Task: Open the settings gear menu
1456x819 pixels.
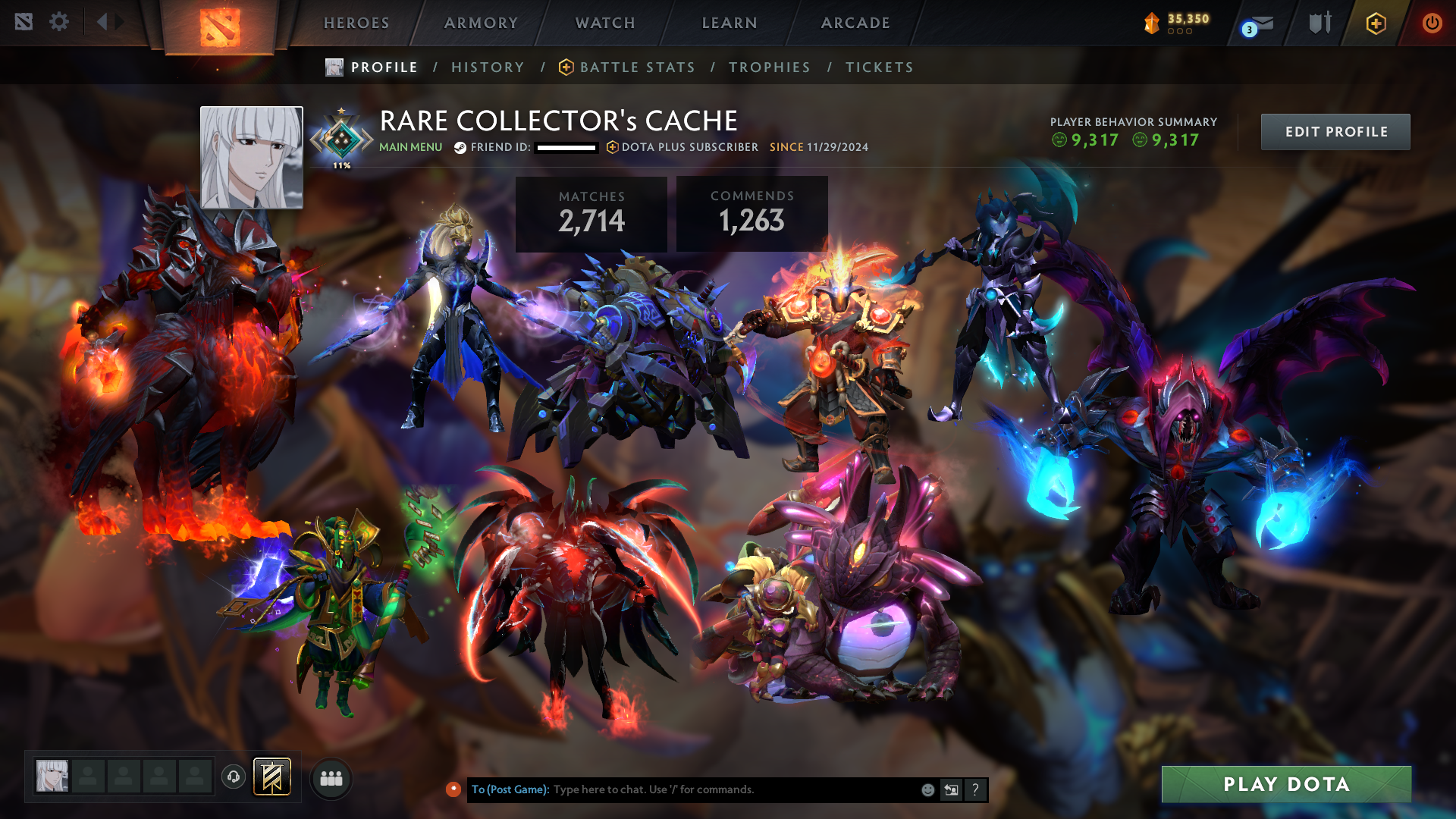Action: pos(59,22)
